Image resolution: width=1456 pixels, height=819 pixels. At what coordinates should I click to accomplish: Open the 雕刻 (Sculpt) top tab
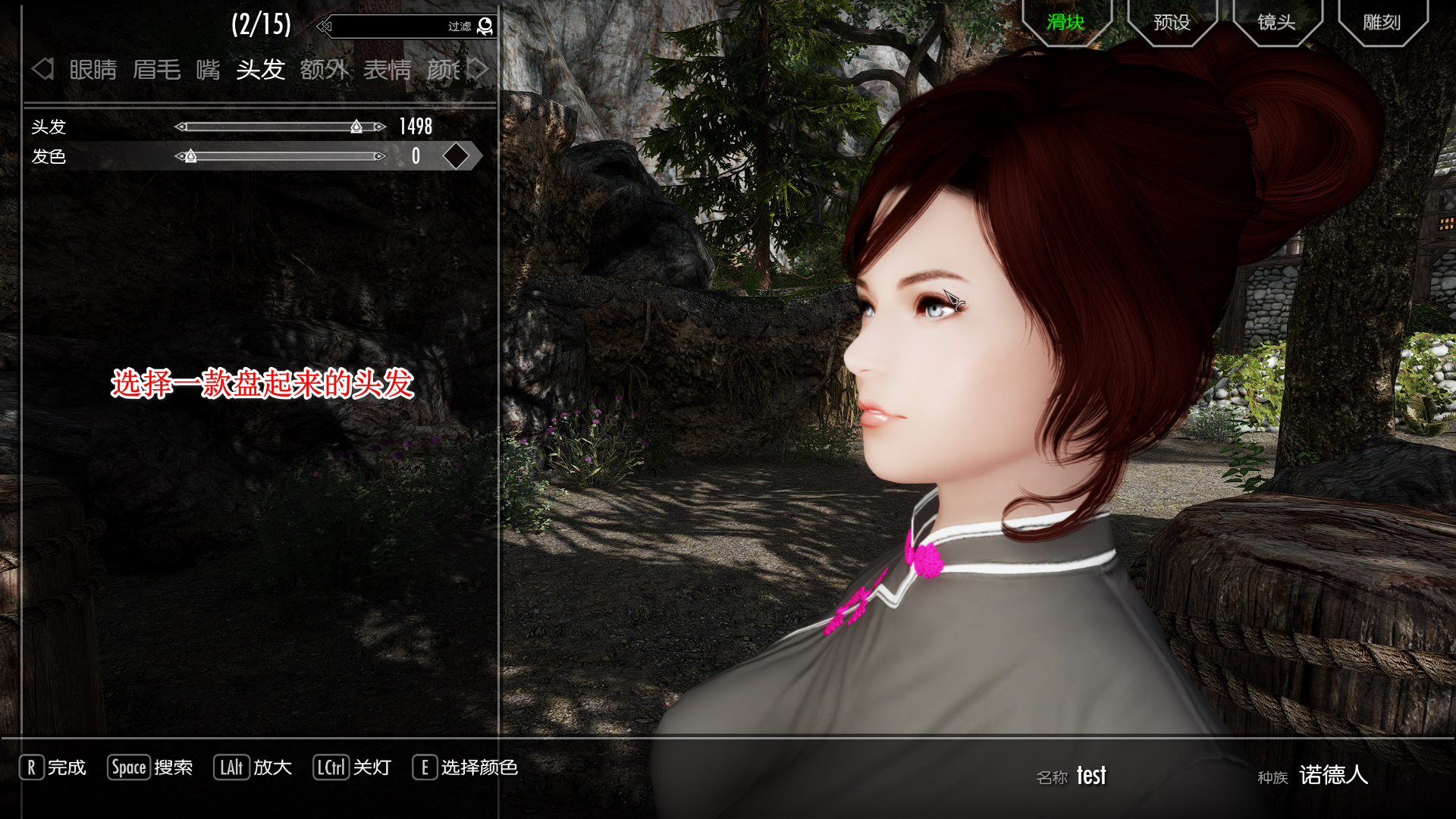1382,23
